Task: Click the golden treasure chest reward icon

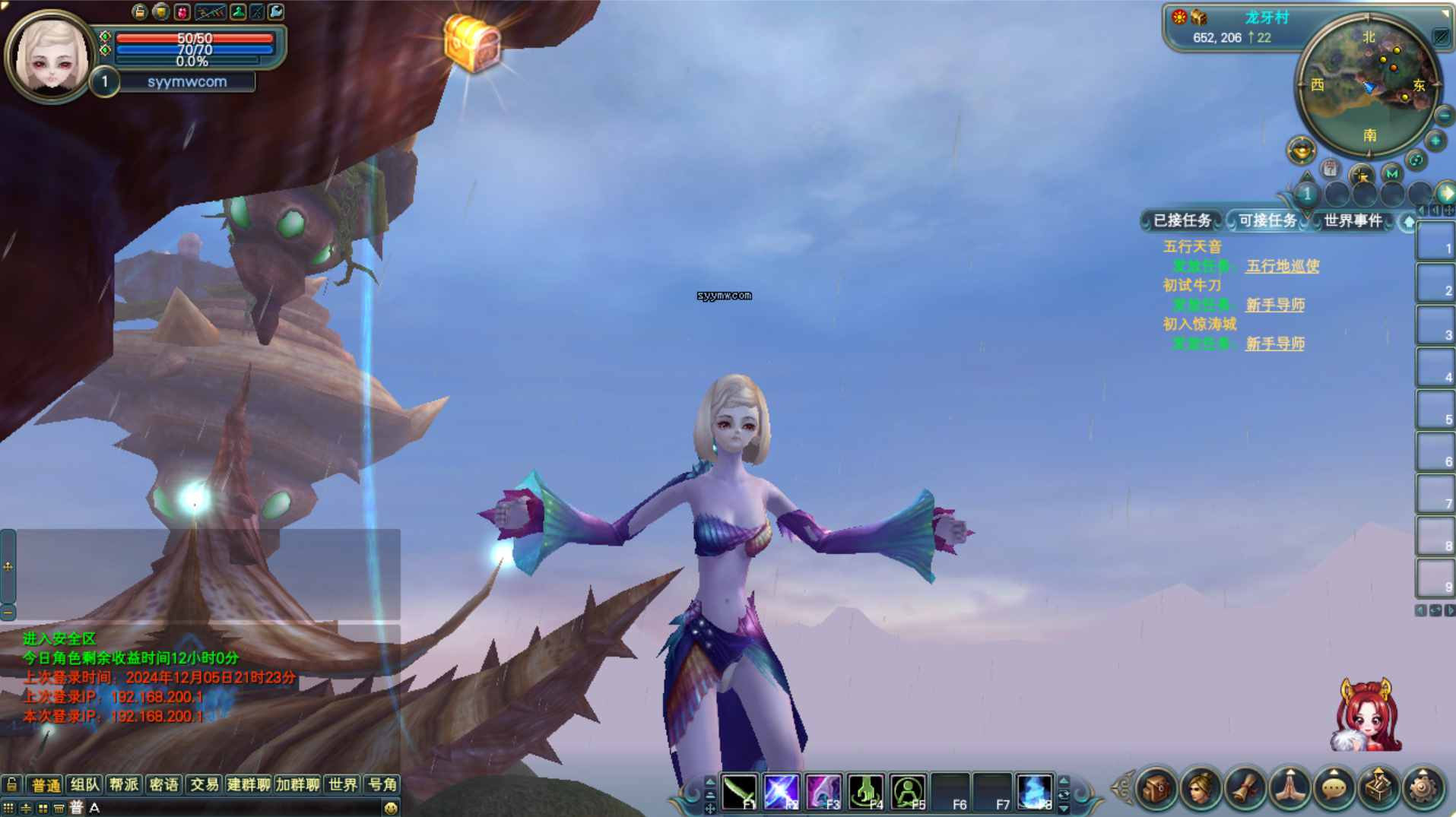Action: coord(472,43)
